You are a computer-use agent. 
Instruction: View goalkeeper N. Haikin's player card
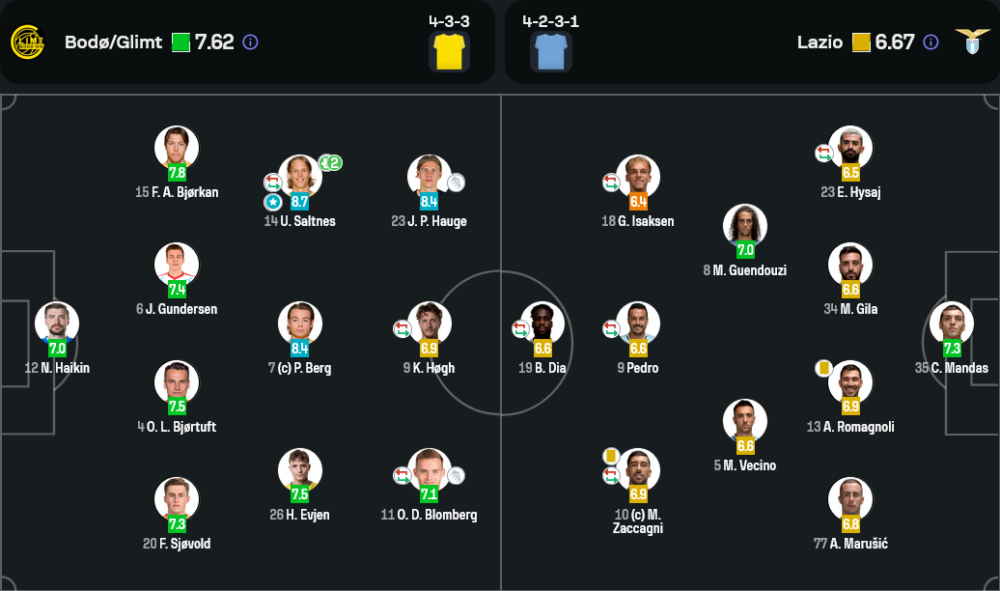[57, 323]
